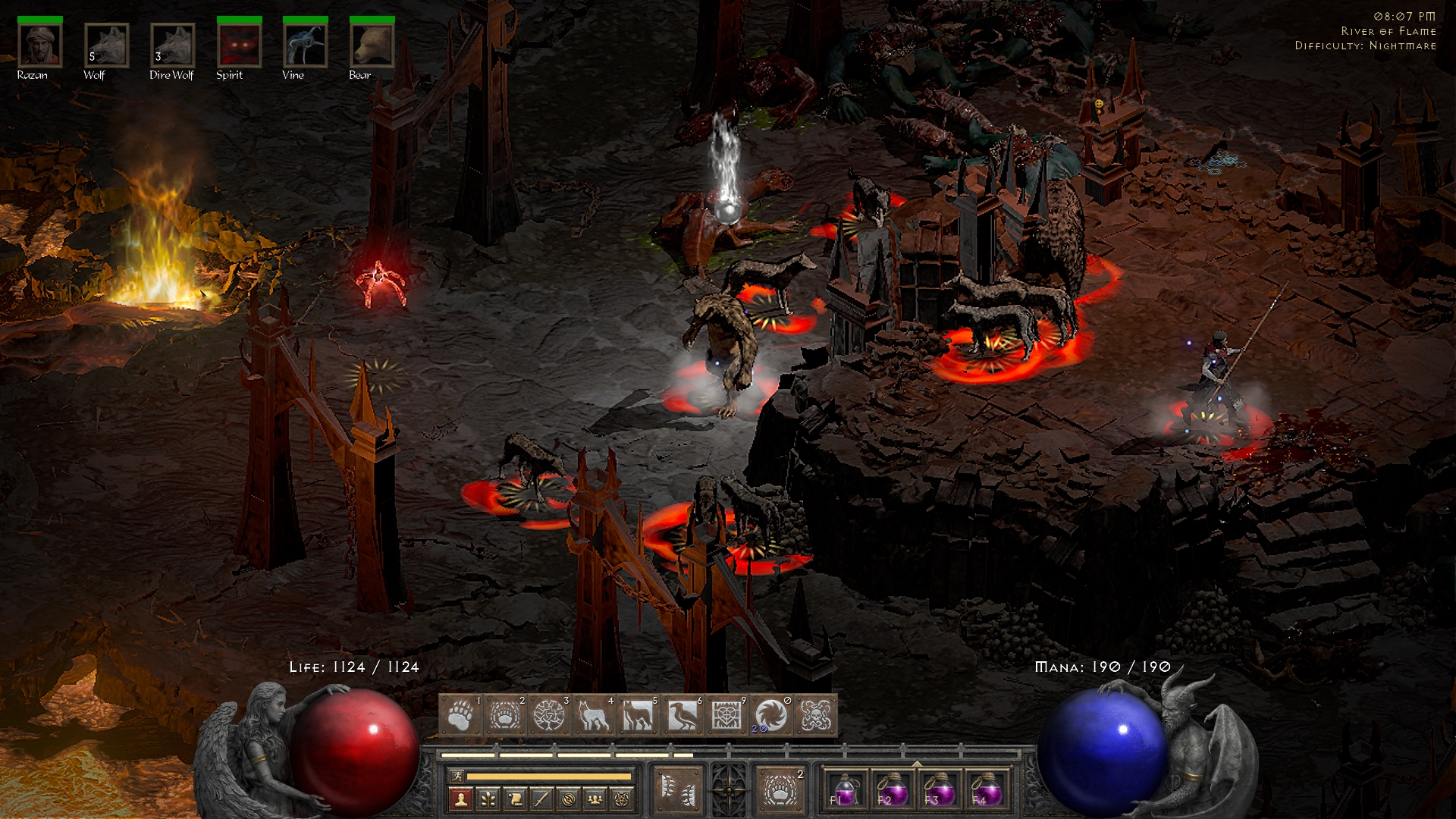Toggle the automap with its panel icon

[568, 799]
